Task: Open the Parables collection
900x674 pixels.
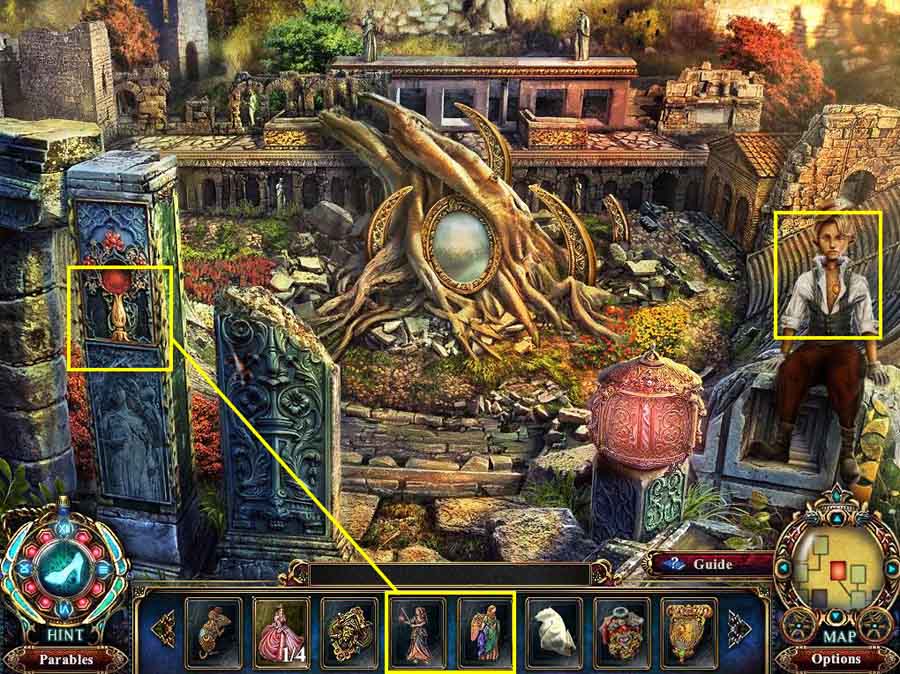Action: 65,660
